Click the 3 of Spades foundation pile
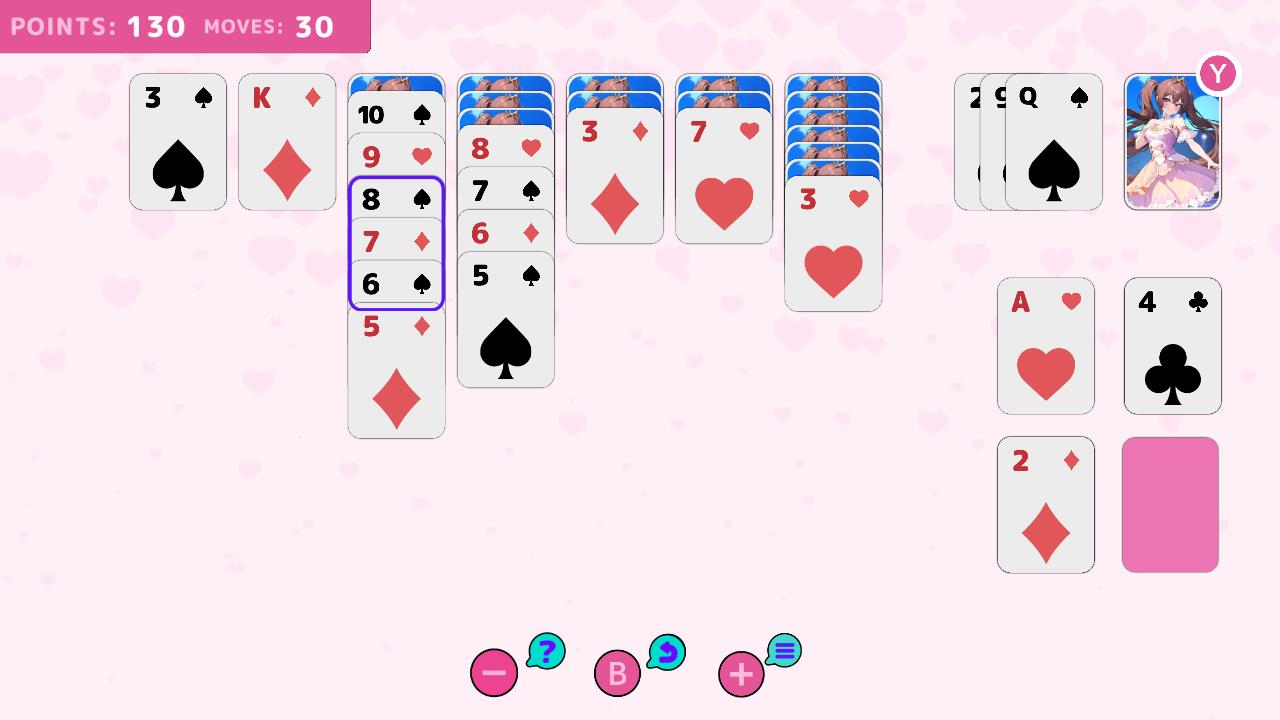Viewport: 1280px width, 720px height. [178, 141]
